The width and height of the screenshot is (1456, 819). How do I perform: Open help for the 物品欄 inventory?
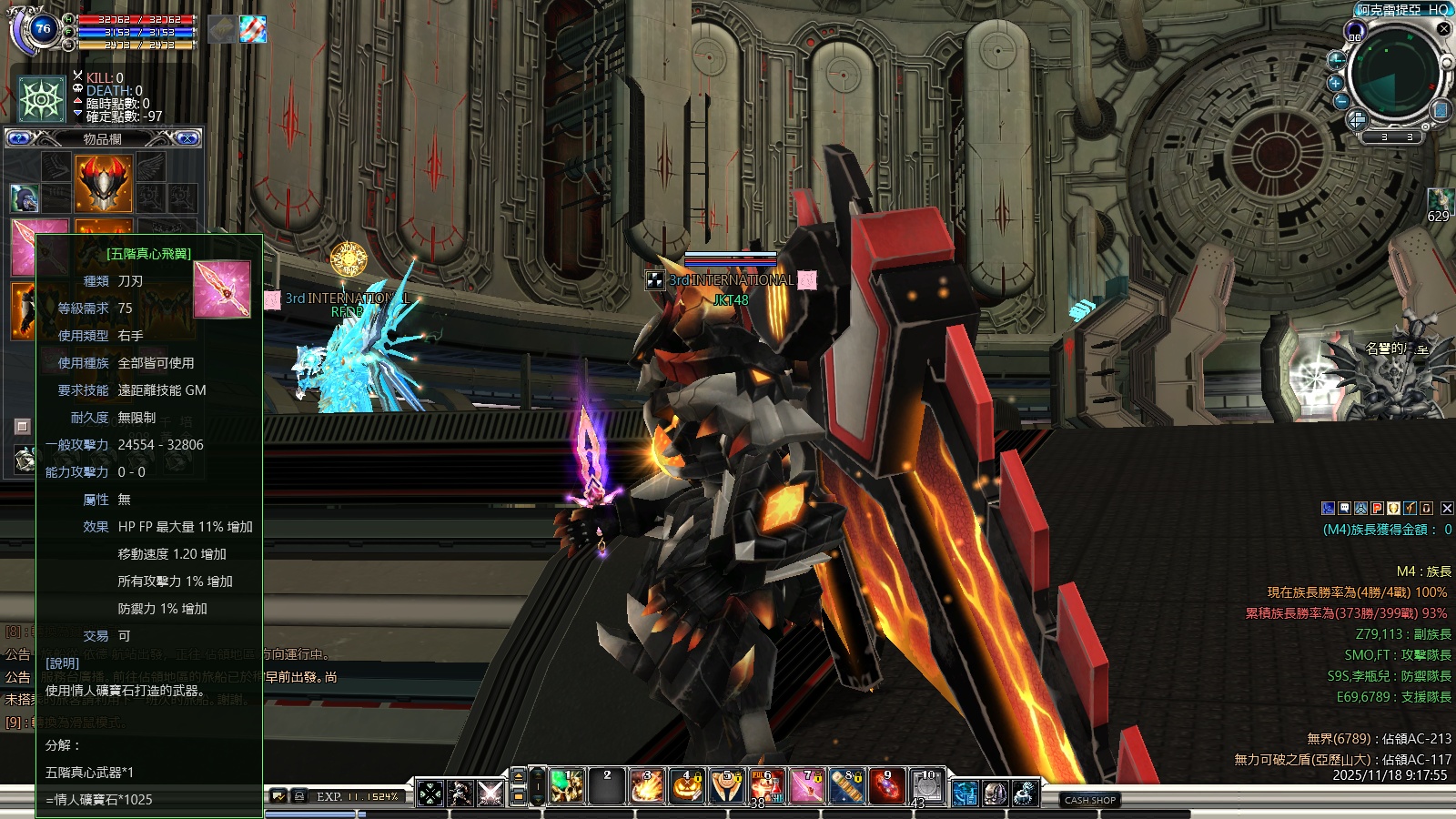[20, 138]
